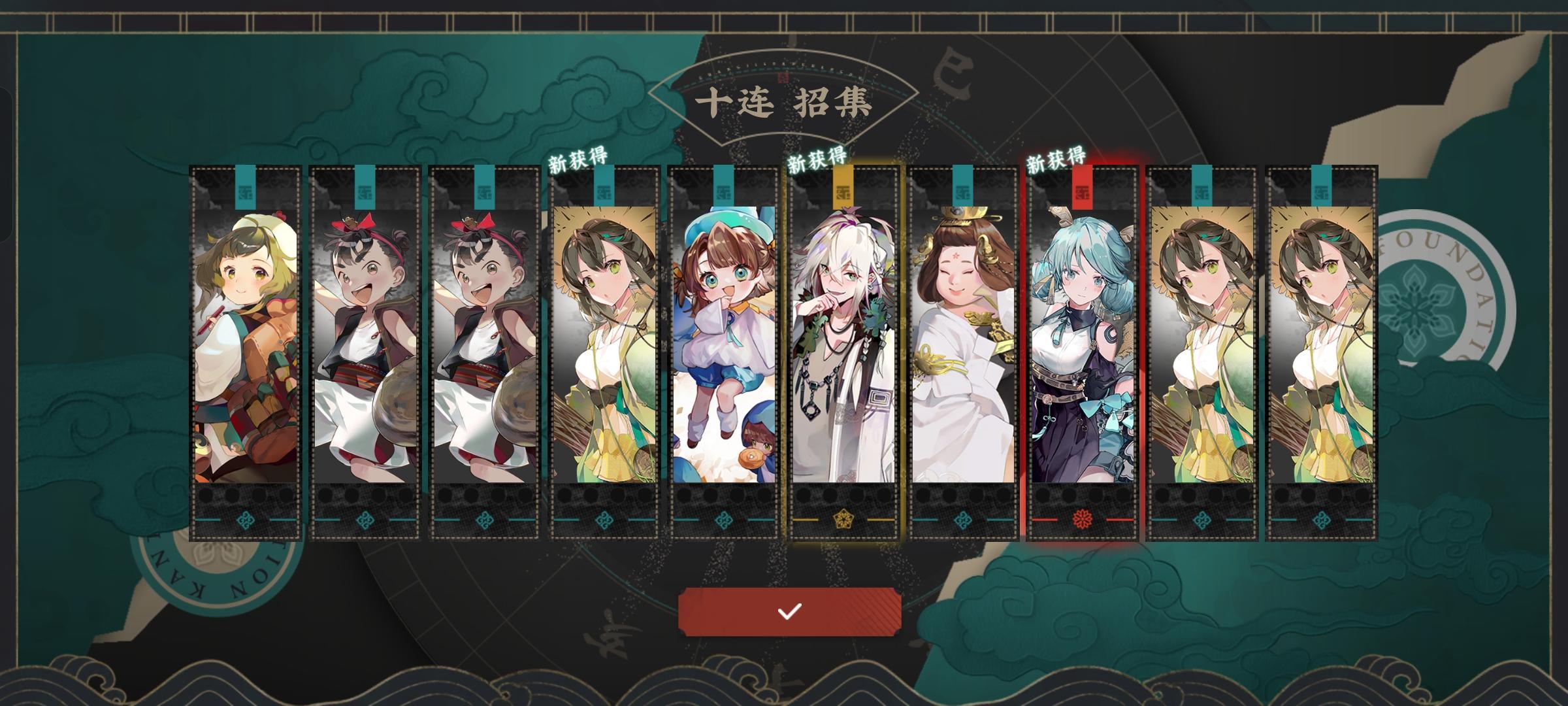1568x706 pixels.
Task: Click the 十连 招集 header banner
Action: pos(784,99)
